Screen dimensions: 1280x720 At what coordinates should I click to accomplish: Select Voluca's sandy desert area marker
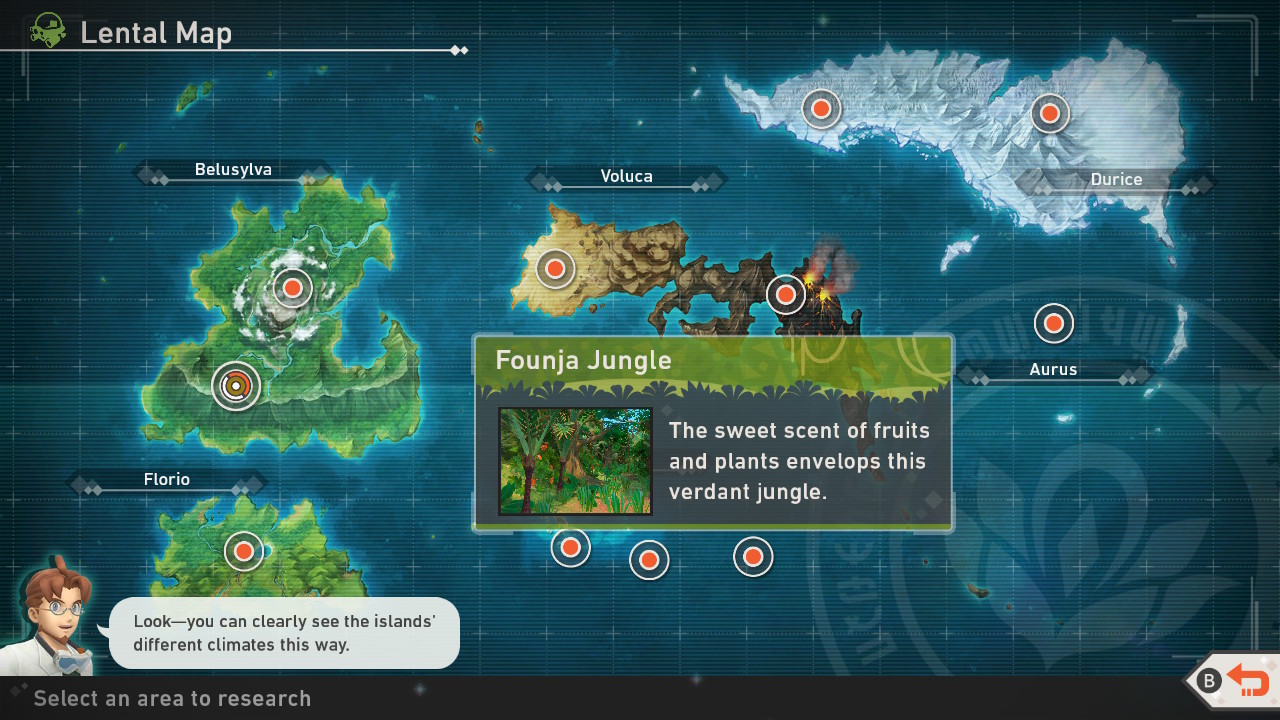[555, 268]
